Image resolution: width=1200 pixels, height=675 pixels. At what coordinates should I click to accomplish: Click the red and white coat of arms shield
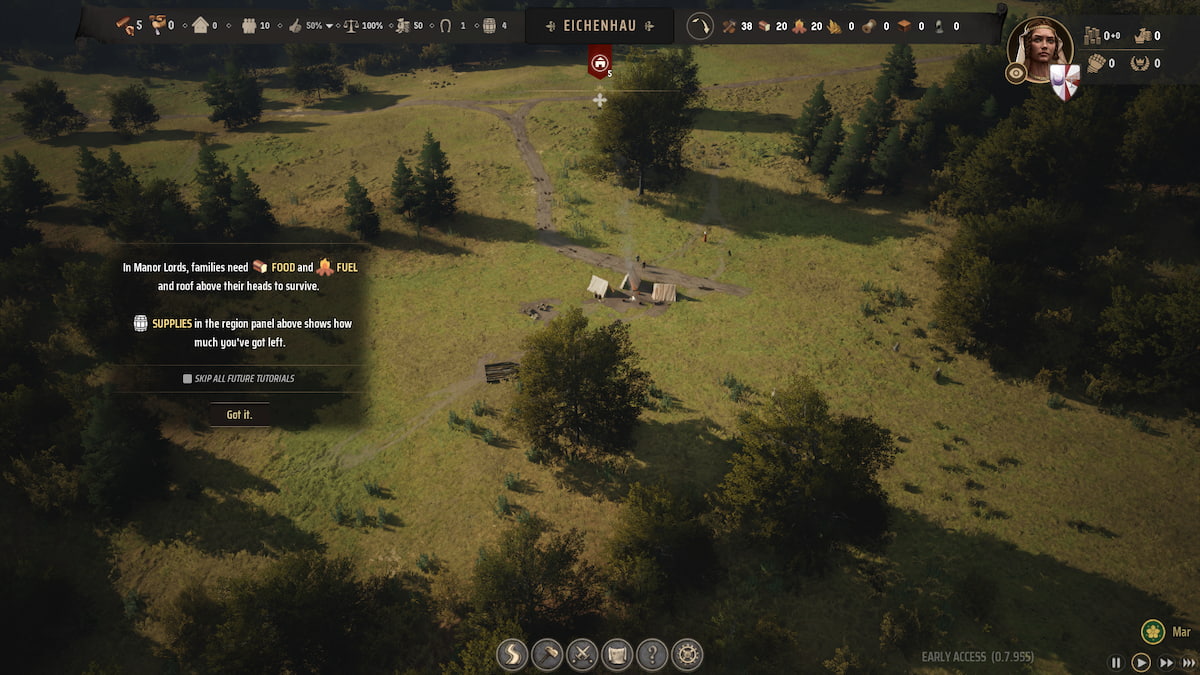1064,82
